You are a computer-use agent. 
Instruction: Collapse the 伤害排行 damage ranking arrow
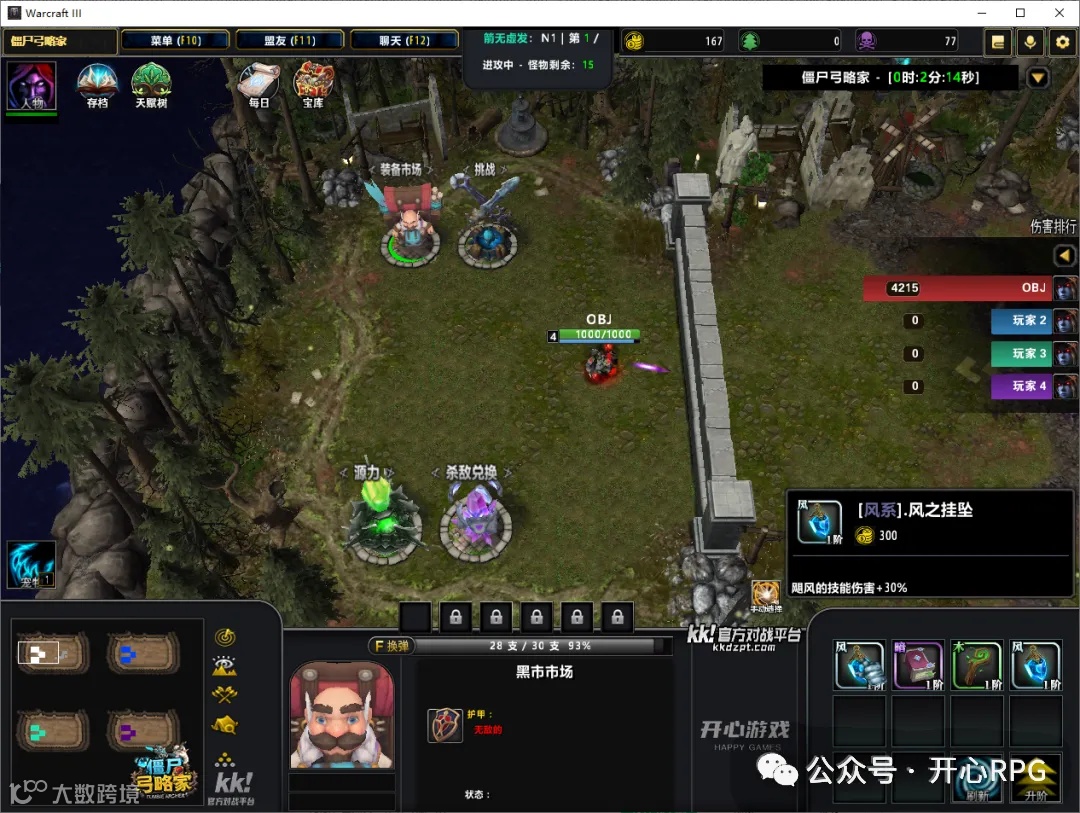pyautogui.click(x=1065, y=256)
